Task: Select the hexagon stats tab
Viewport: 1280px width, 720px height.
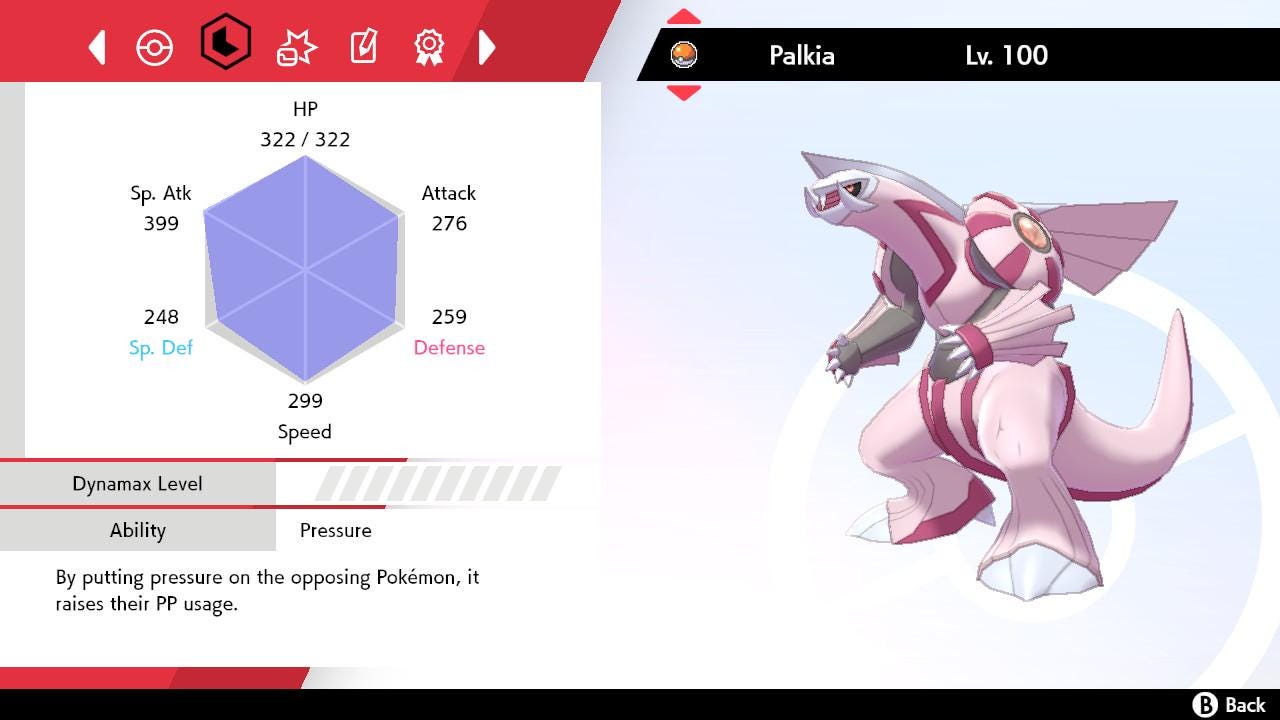Action: (225, 42)
